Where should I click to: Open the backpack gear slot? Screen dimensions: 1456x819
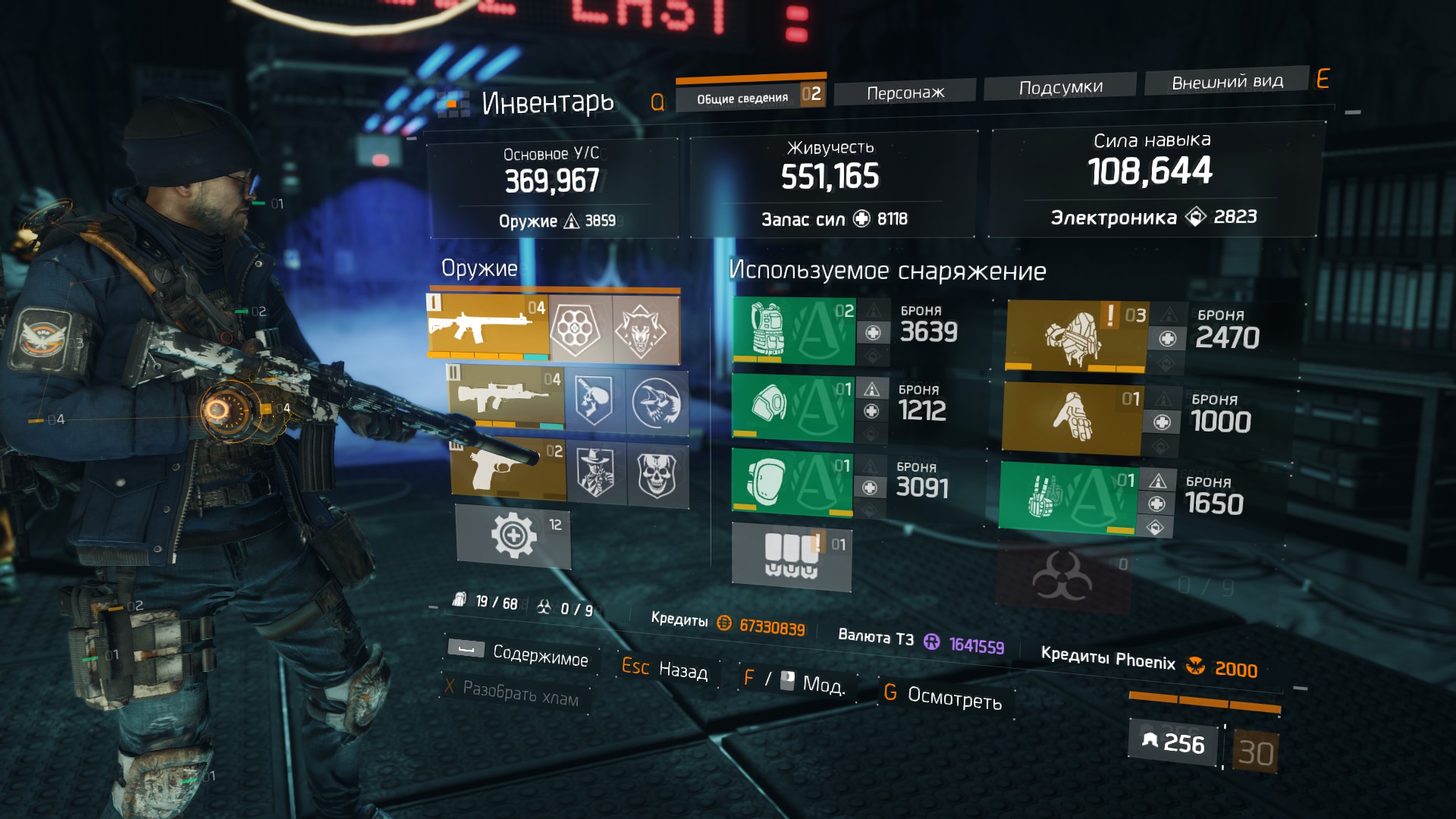click(1075, 335)
